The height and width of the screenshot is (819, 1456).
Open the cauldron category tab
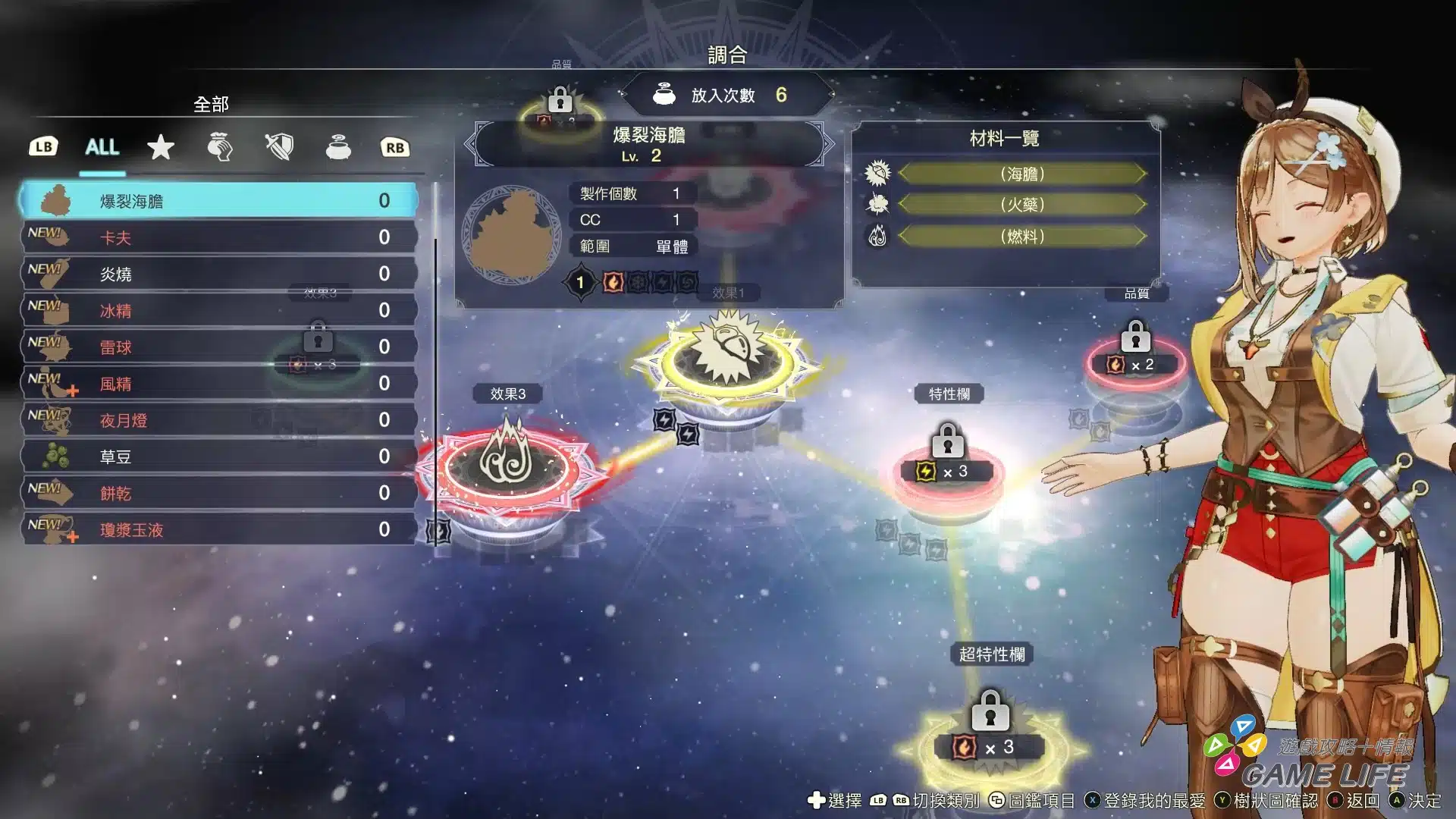(x=338, y=147)
